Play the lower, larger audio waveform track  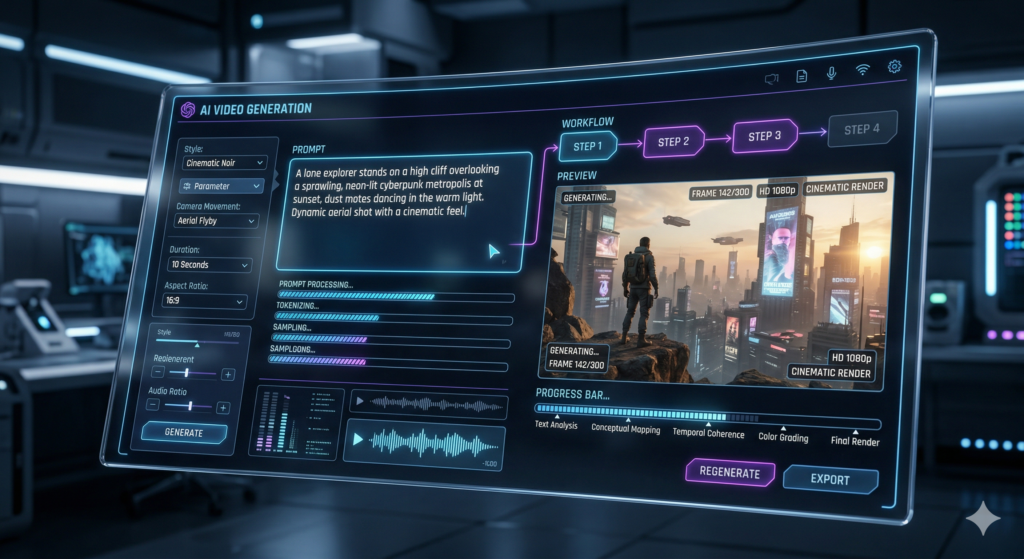click(x=358, y=439)
